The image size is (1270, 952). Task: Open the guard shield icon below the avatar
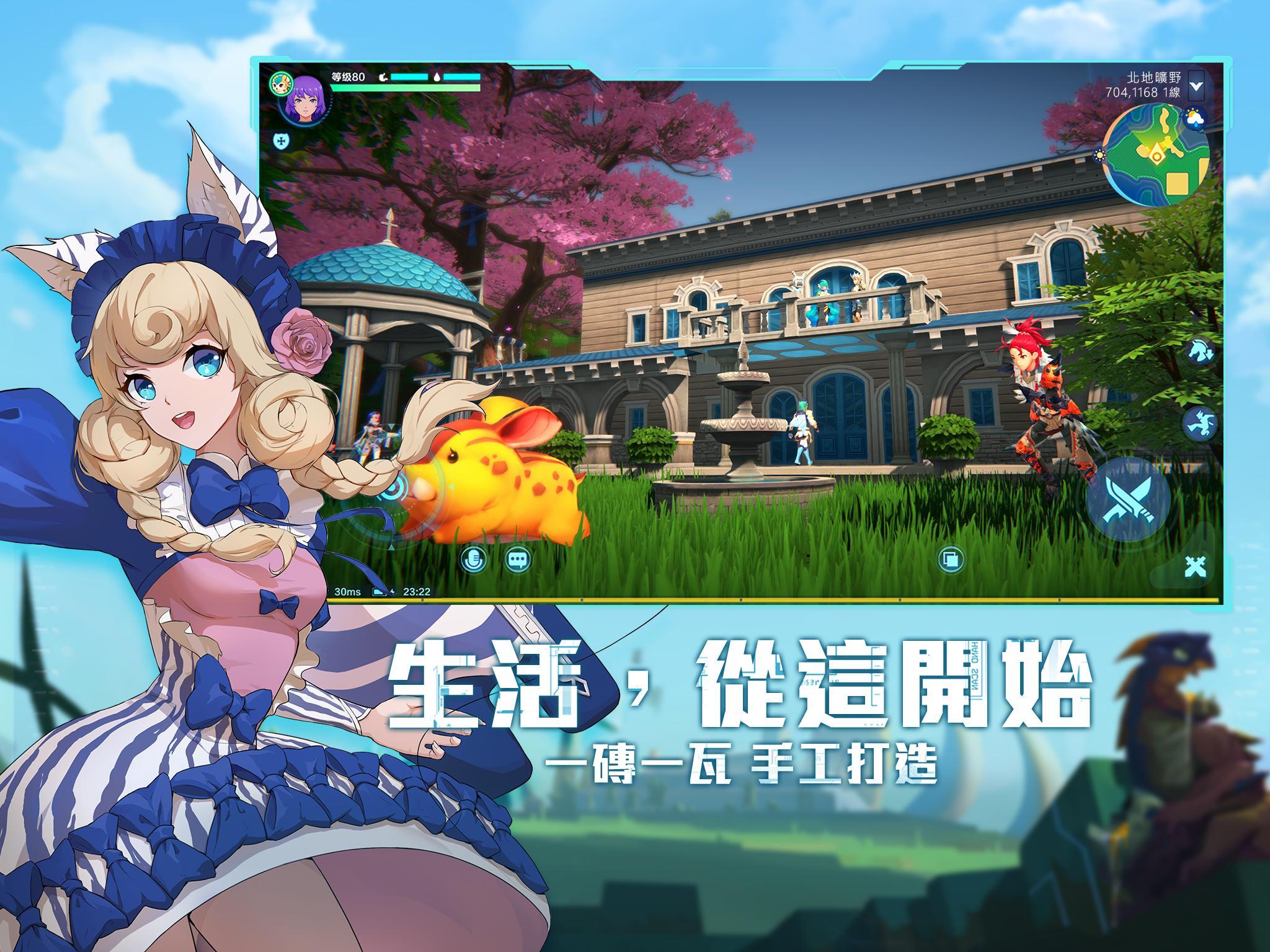[x=280, y=142]
